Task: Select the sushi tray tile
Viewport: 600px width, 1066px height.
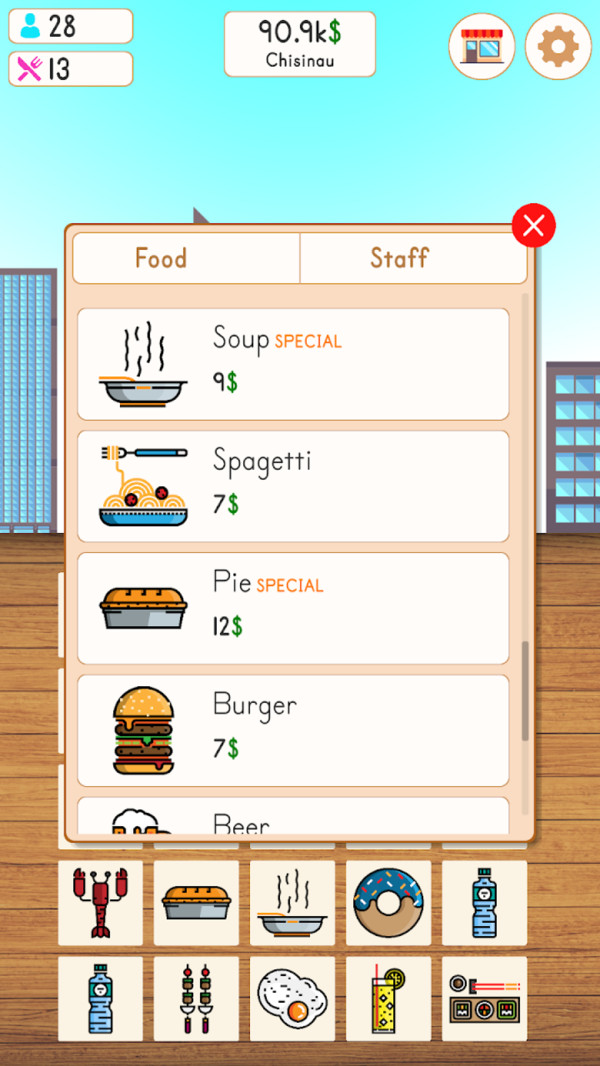Action: (x=484, y=998)
